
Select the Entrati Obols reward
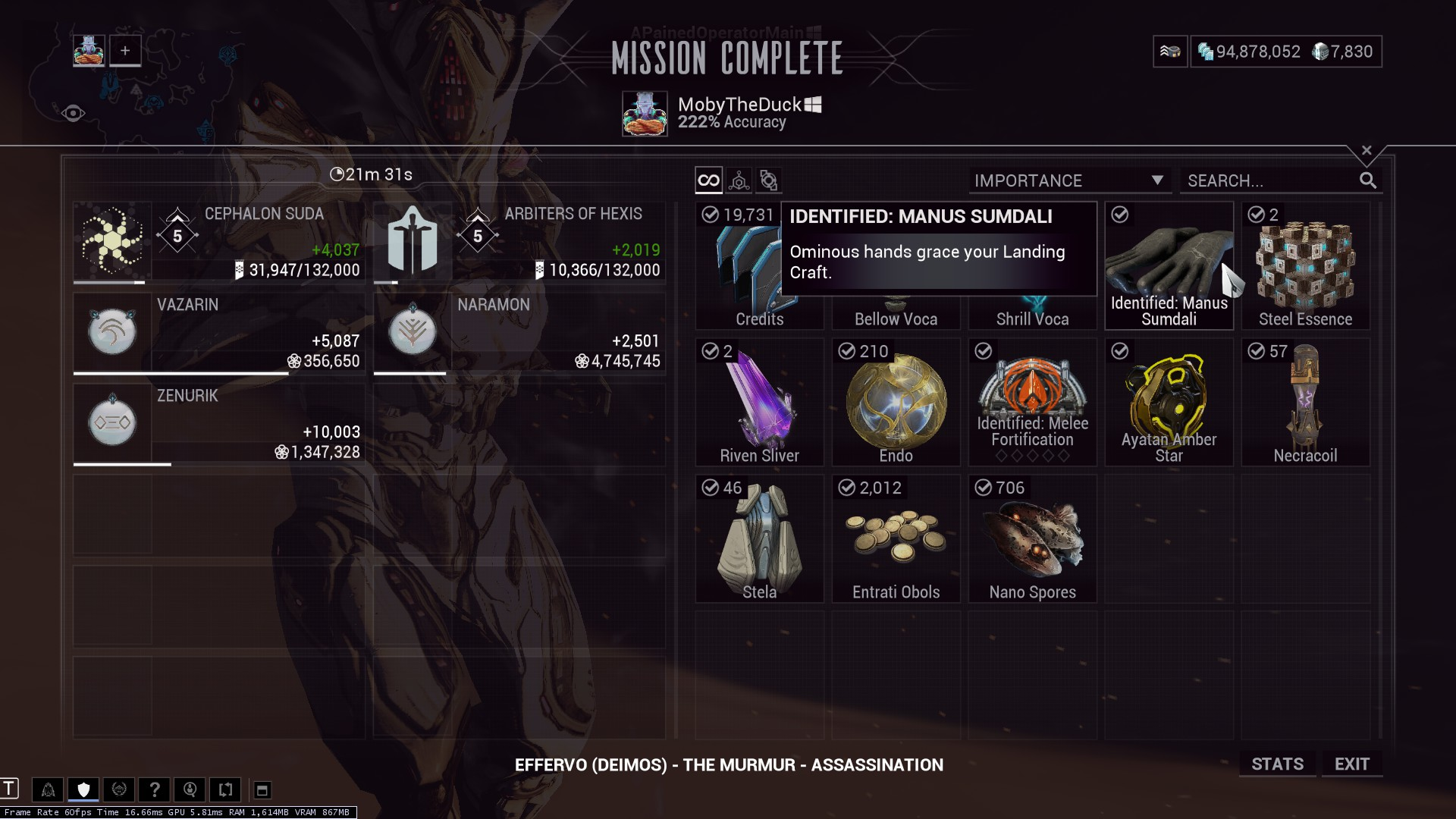pyautogui.click(x=896, y=538)
